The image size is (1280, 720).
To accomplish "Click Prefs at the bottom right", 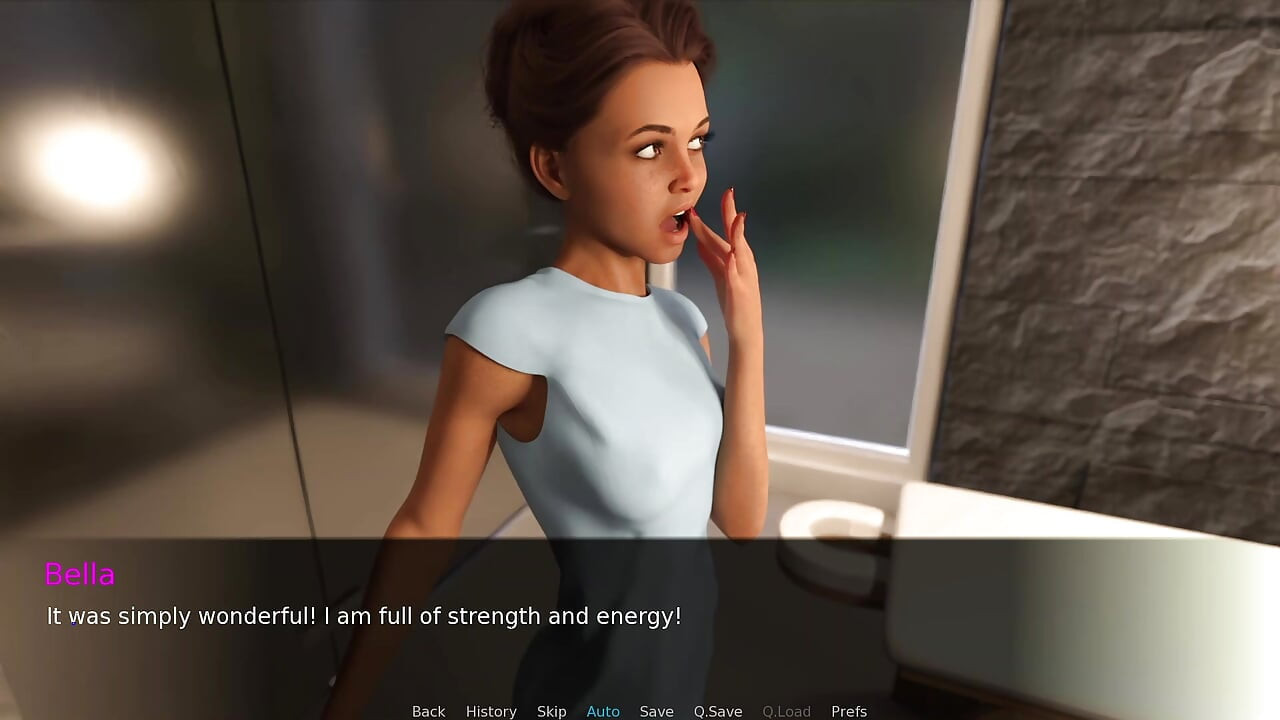I will (848, 710).
